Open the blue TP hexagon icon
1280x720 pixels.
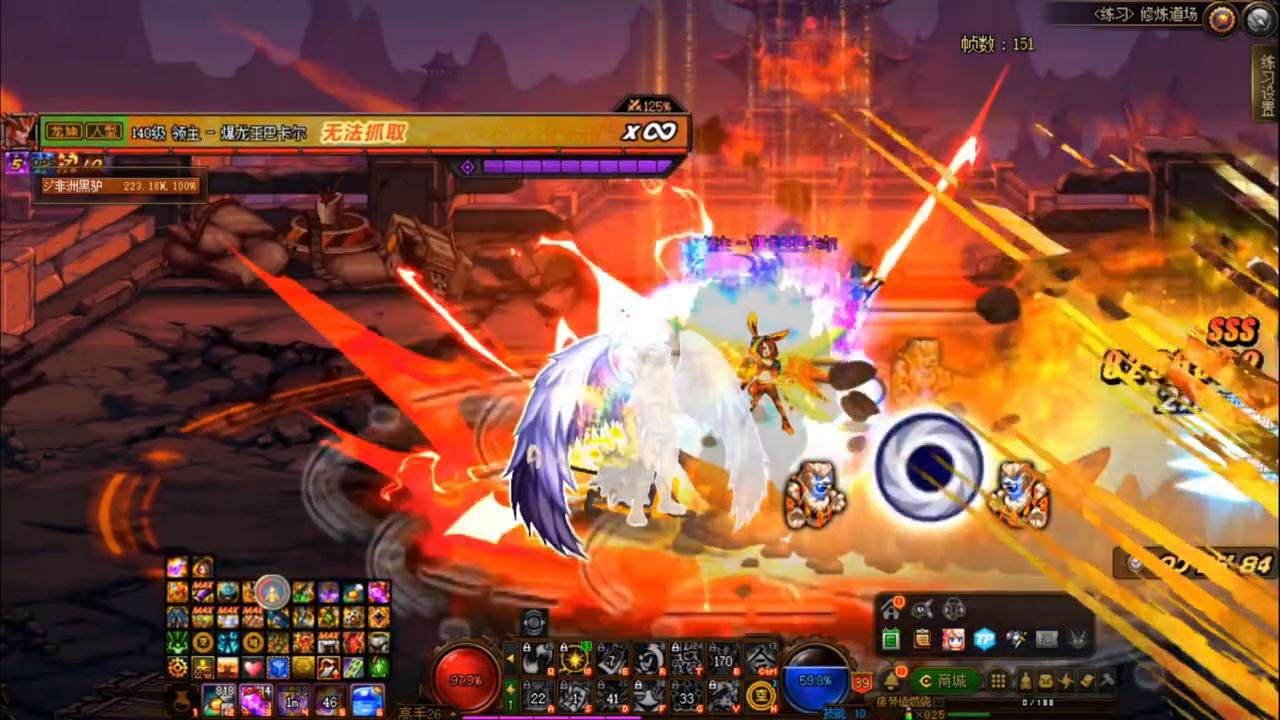pos(985,640)
